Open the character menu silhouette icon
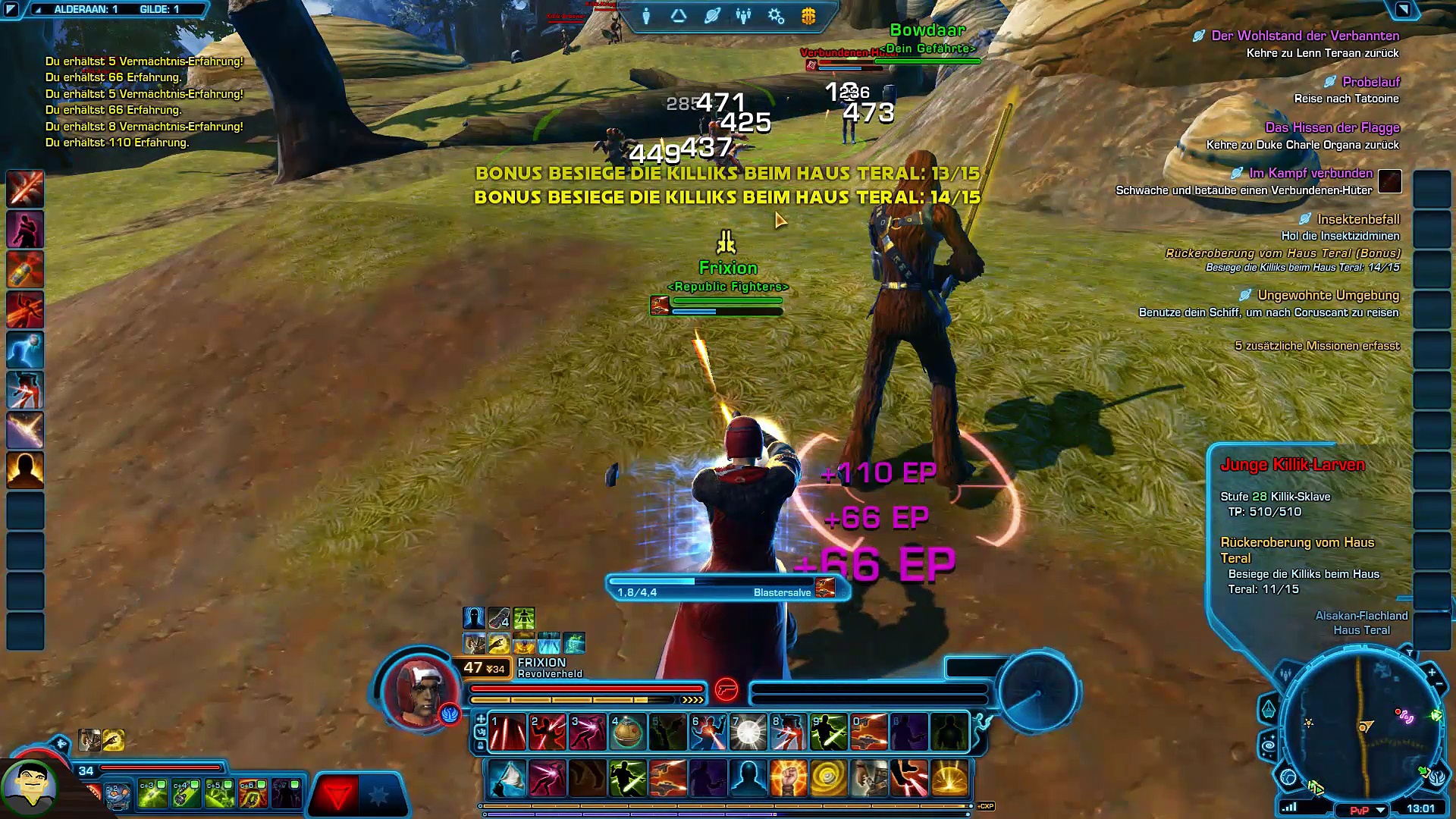Image resolution: width=1456 pixels, height=819 pixels. point(646,16)
